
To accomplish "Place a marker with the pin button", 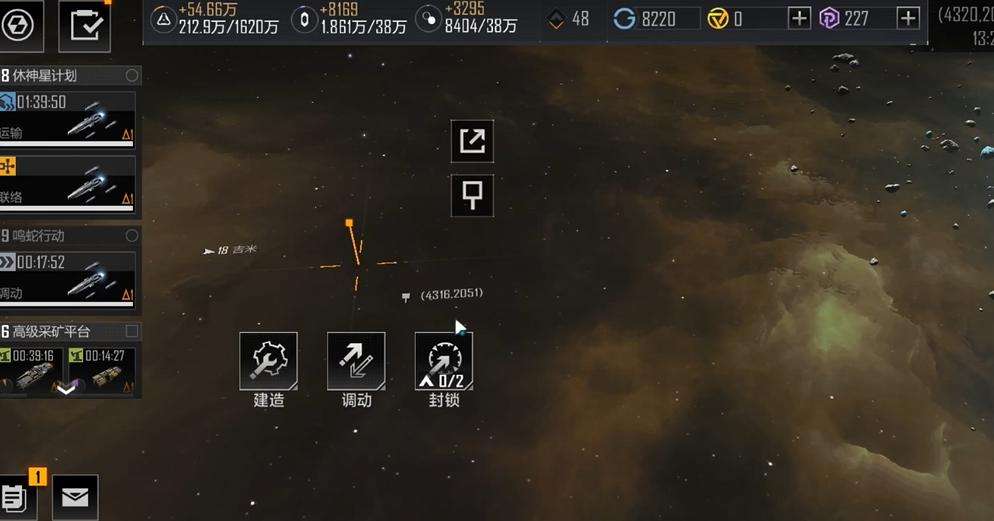I will (472, 195).
